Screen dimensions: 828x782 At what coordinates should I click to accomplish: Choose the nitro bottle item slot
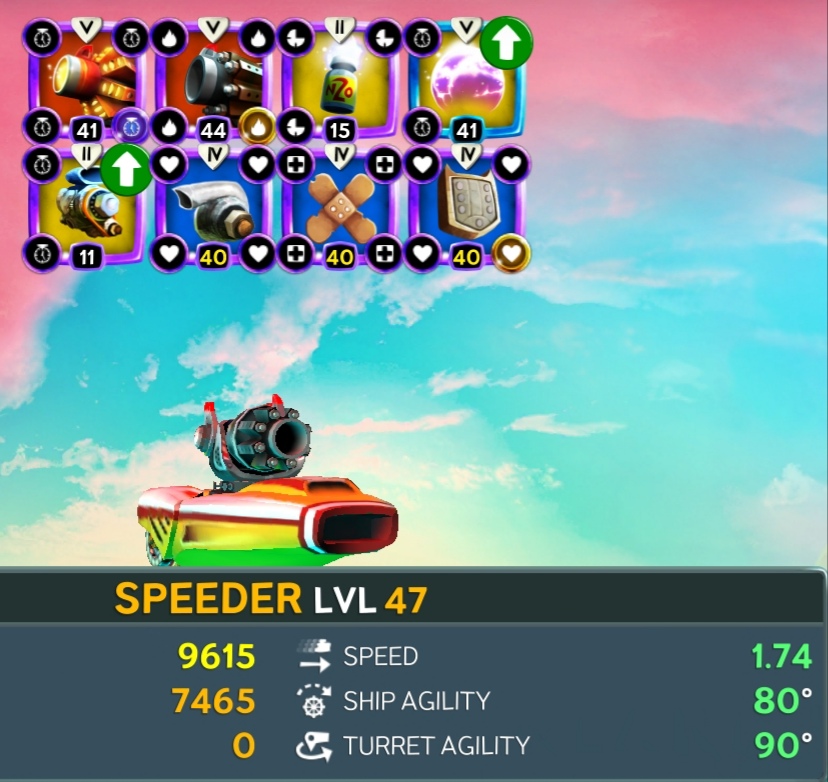(340, 82)
